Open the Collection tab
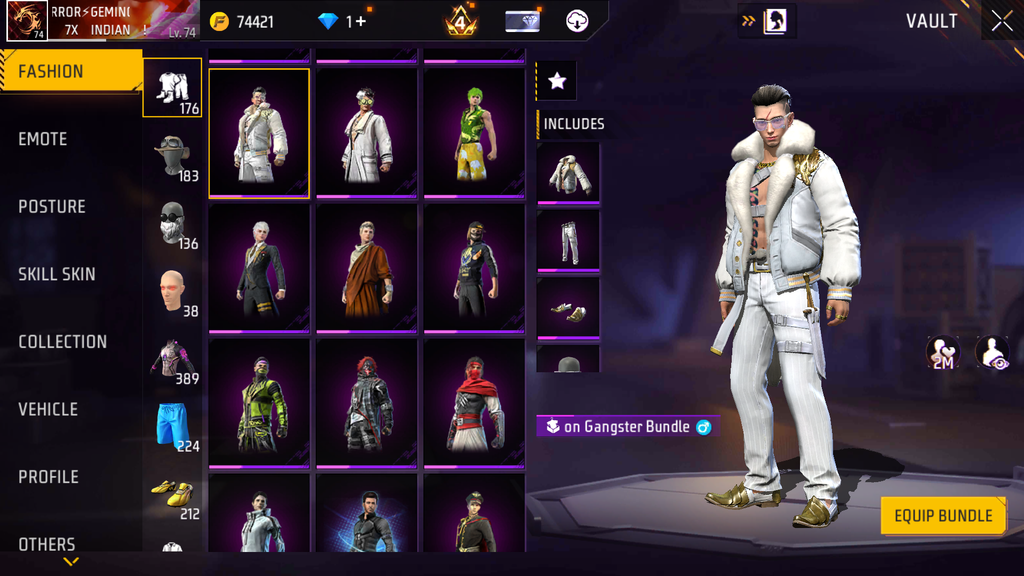This screenshot has height=576, width=1024. point(62,342)
